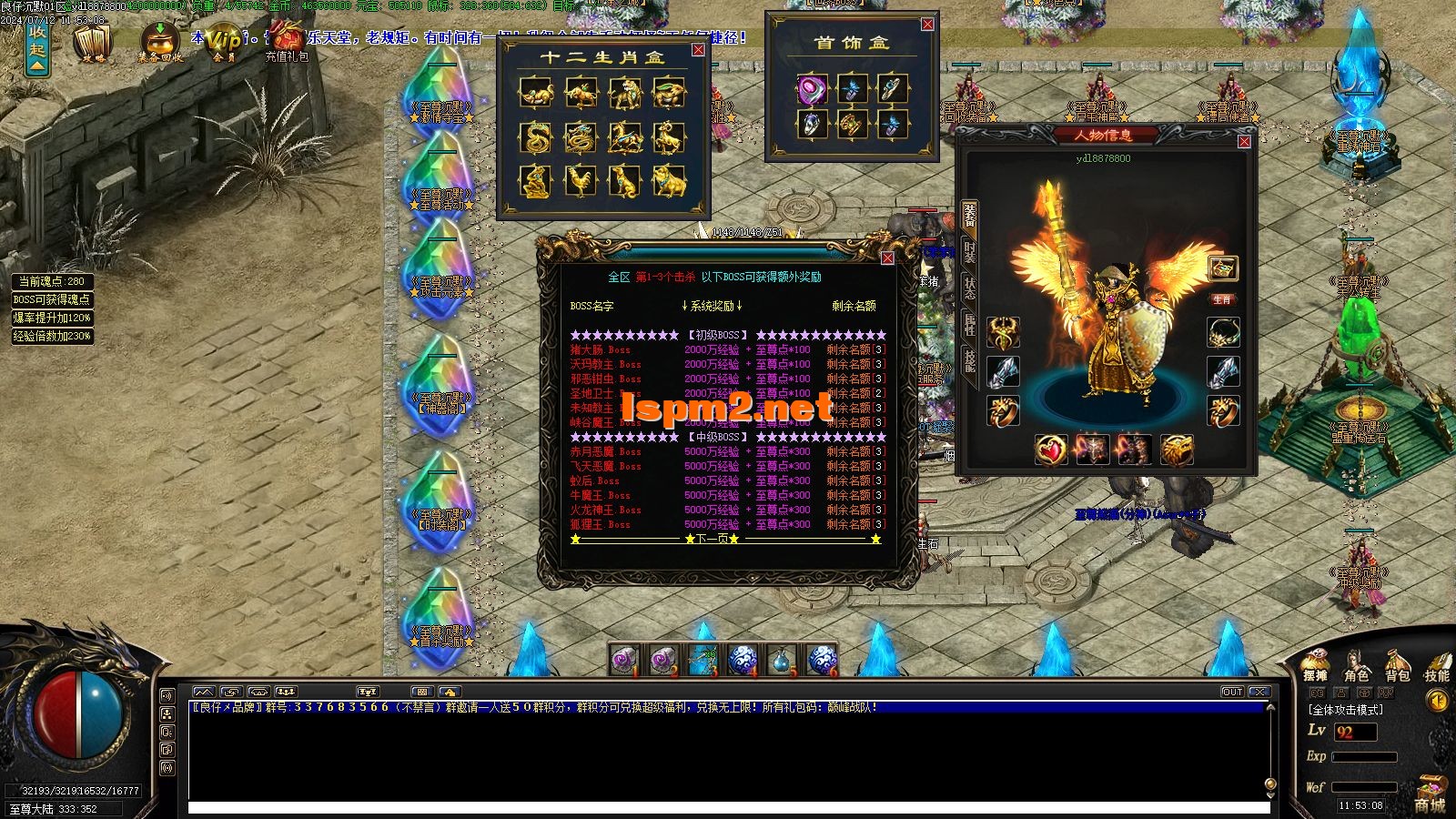Close the BOSS kill reward window

point(887,258)
